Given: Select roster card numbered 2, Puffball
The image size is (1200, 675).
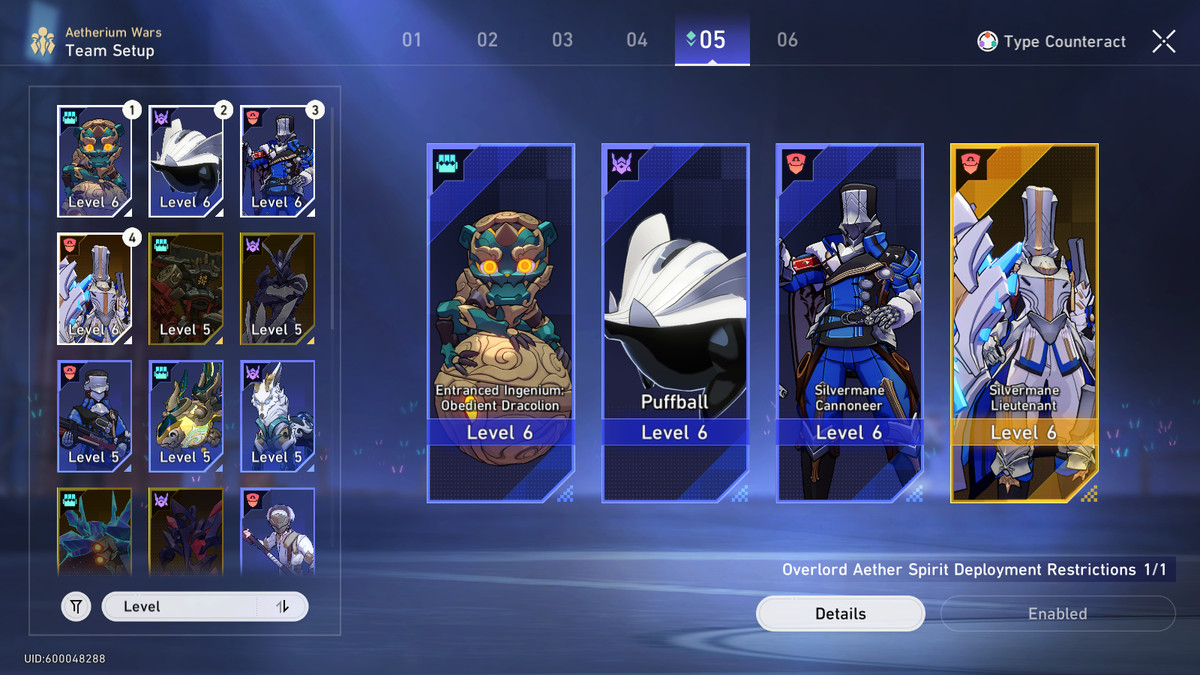Looking at the screenshot, I should point(186,162).
